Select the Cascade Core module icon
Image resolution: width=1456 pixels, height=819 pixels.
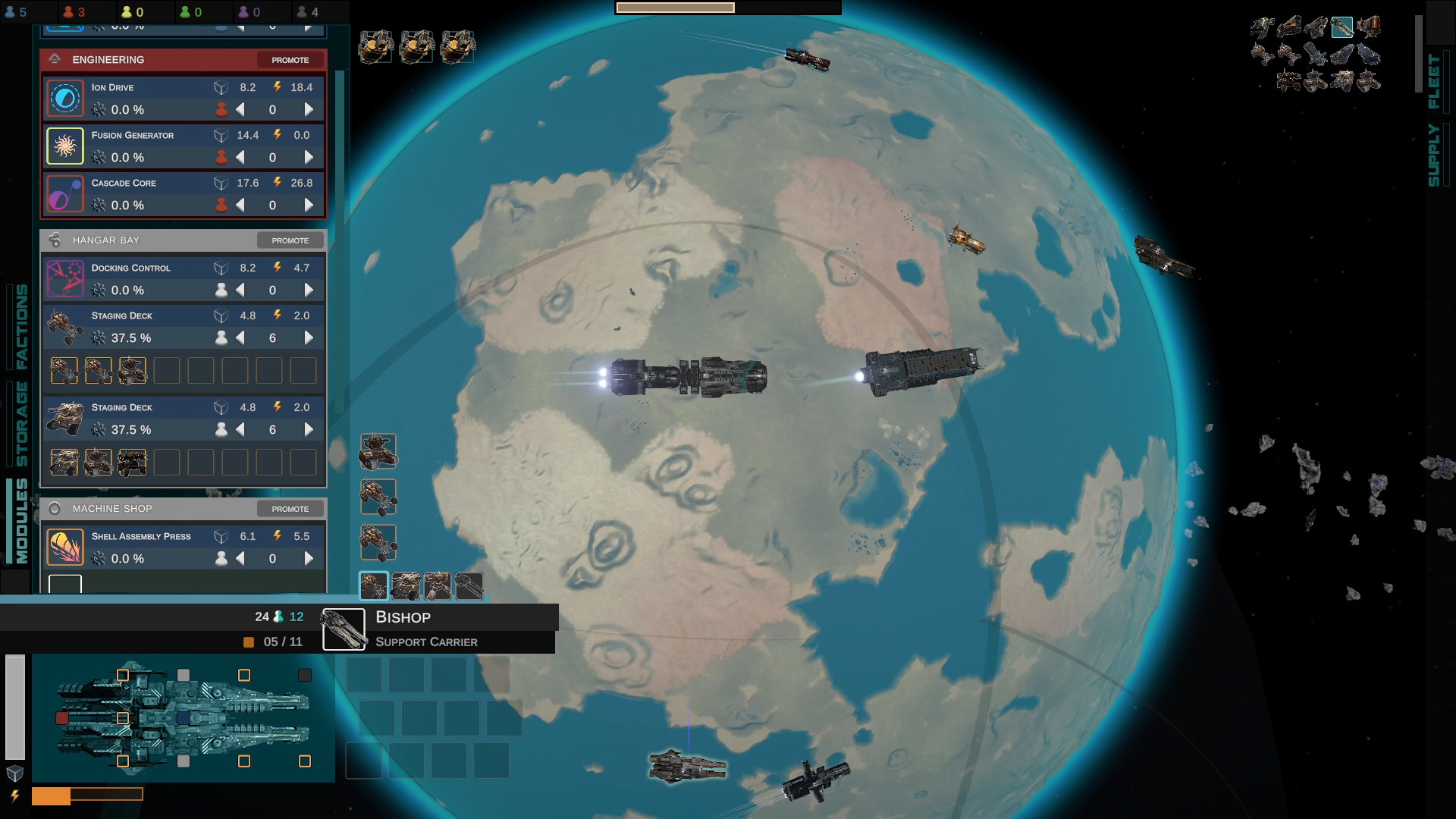[65, 193]
